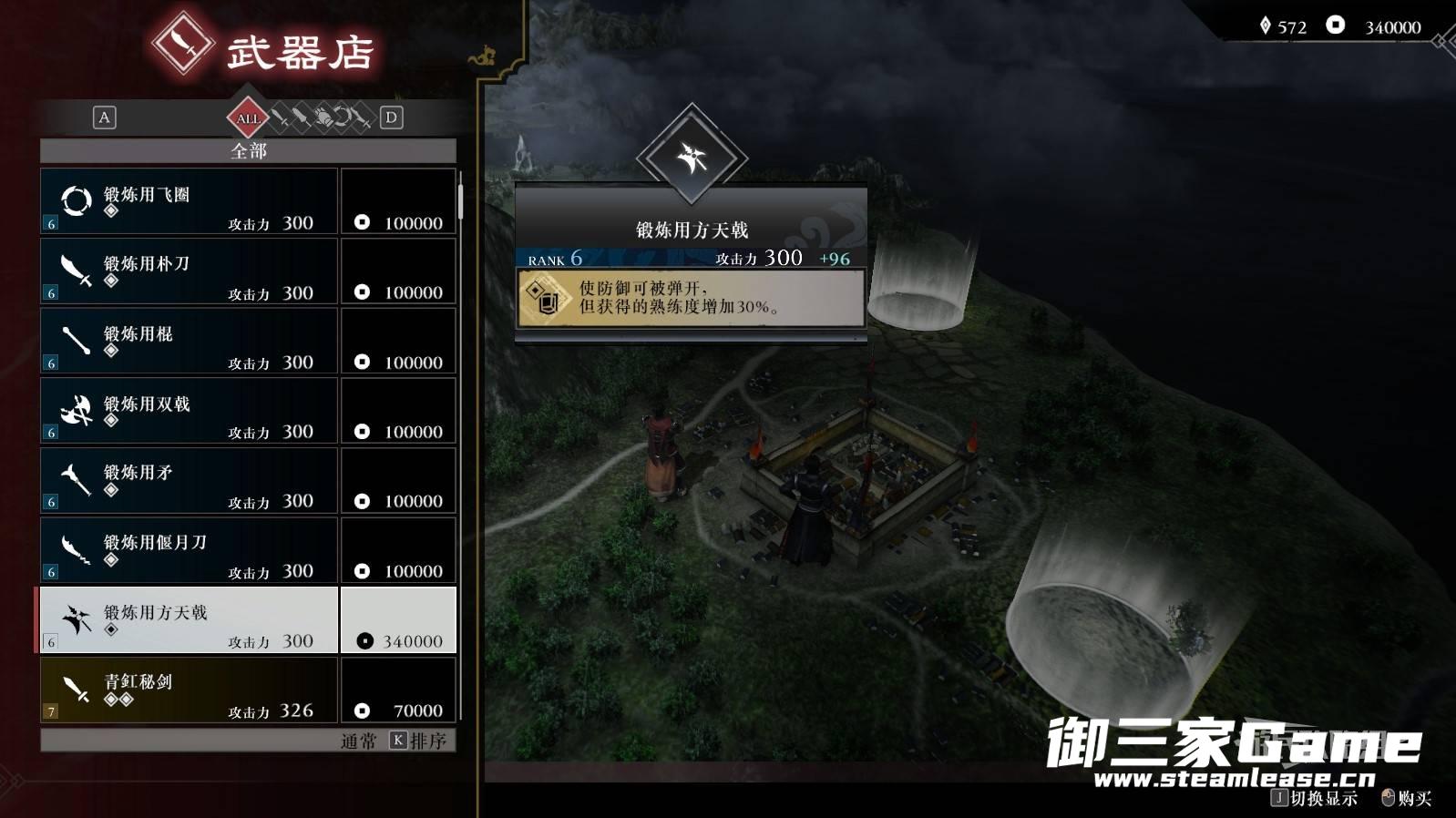Toggle the 切换显示 display switch
This screenshot has width=1456, height=818.
tap(1315, 798)
